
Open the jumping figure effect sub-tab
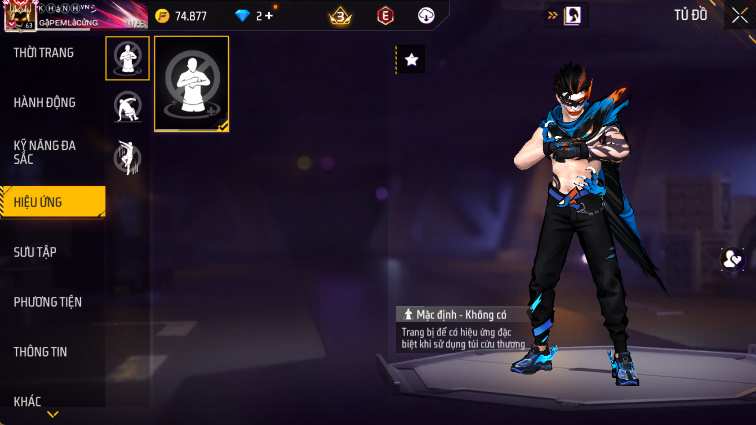[127, 156]
